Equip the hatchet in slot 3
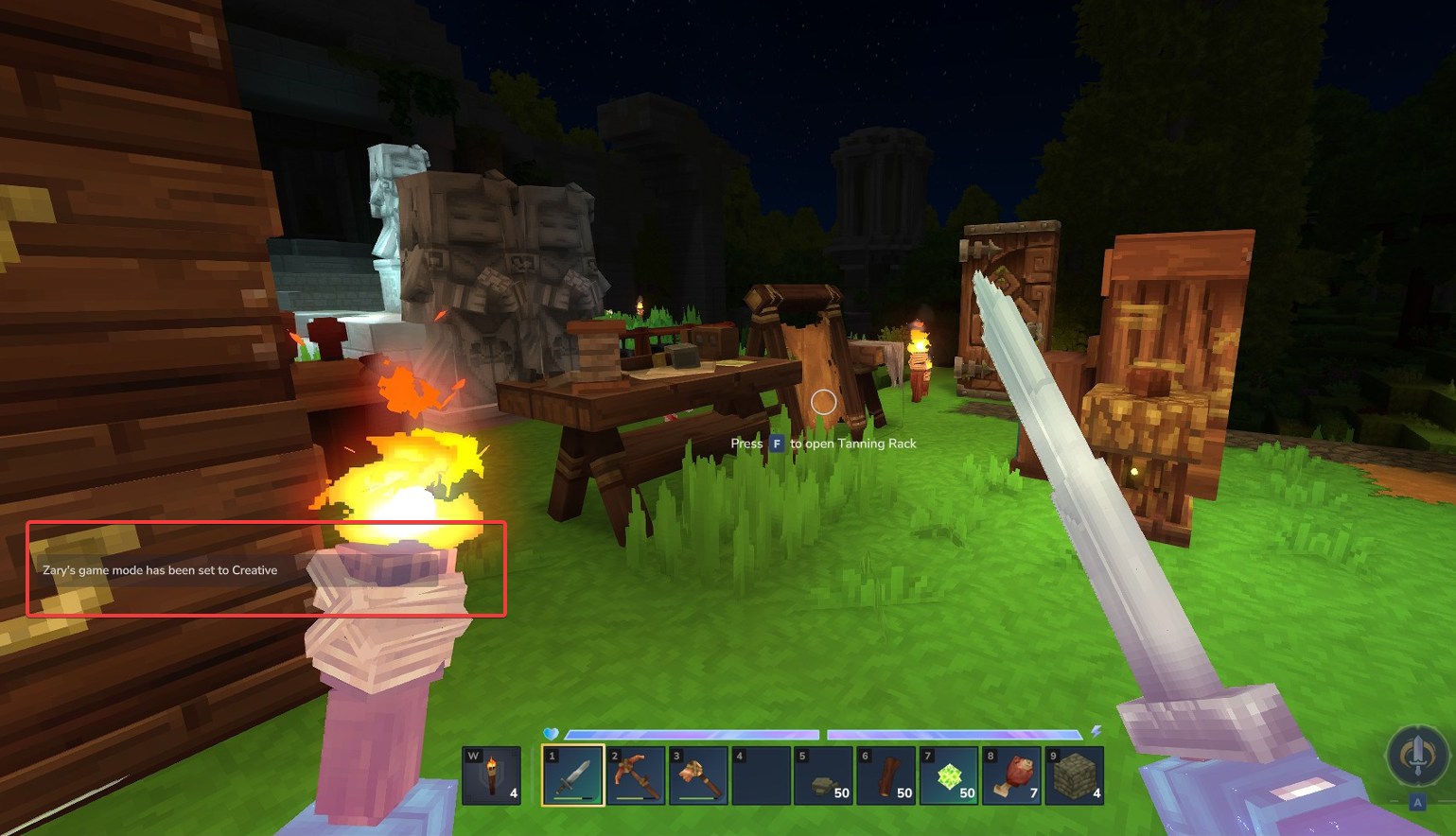This screenshot has width=1456, height=836. pyautogui.click(x=698, y=775)
